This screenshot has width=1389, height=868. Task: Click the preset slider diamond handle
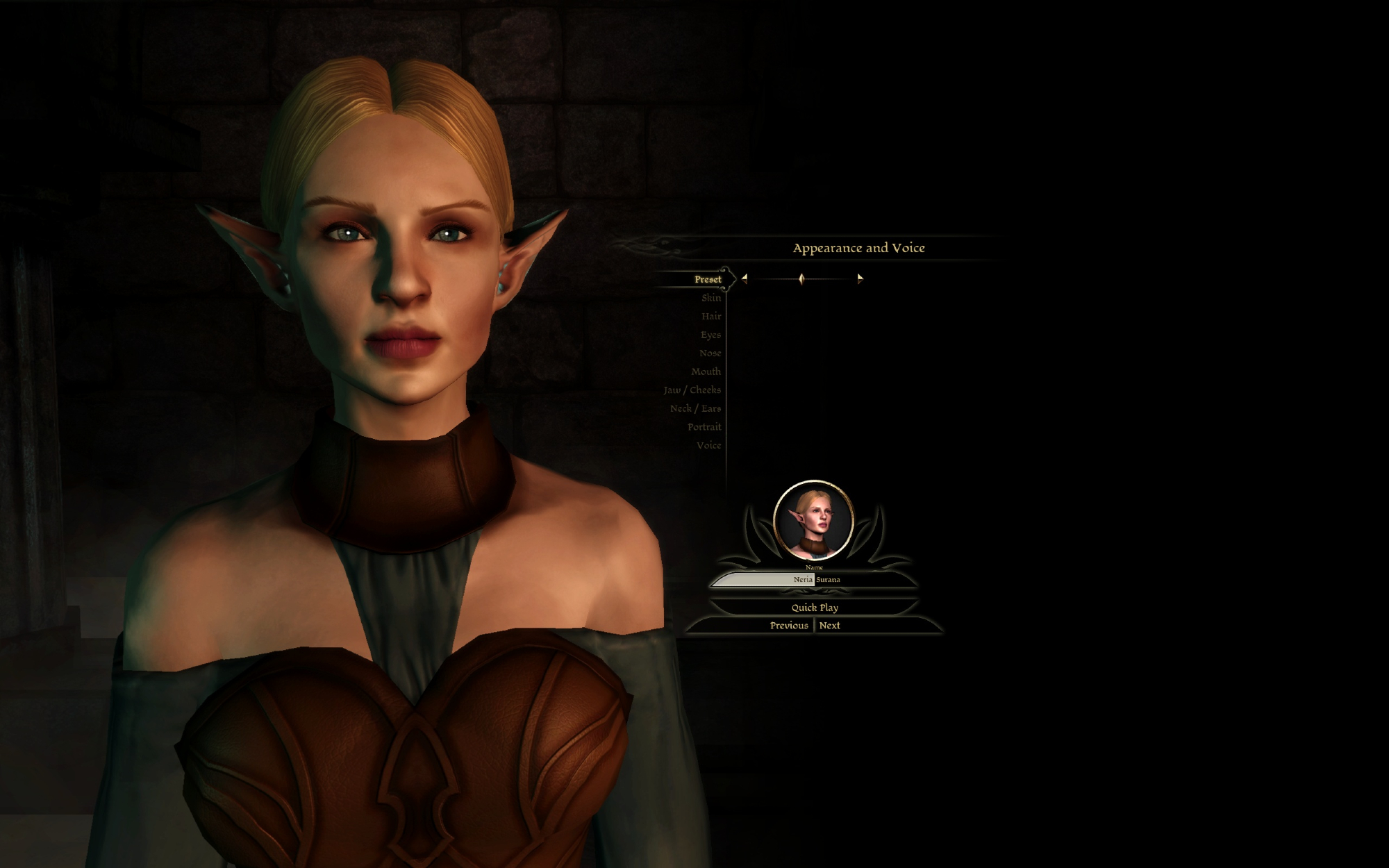click(x=801, y=278)
